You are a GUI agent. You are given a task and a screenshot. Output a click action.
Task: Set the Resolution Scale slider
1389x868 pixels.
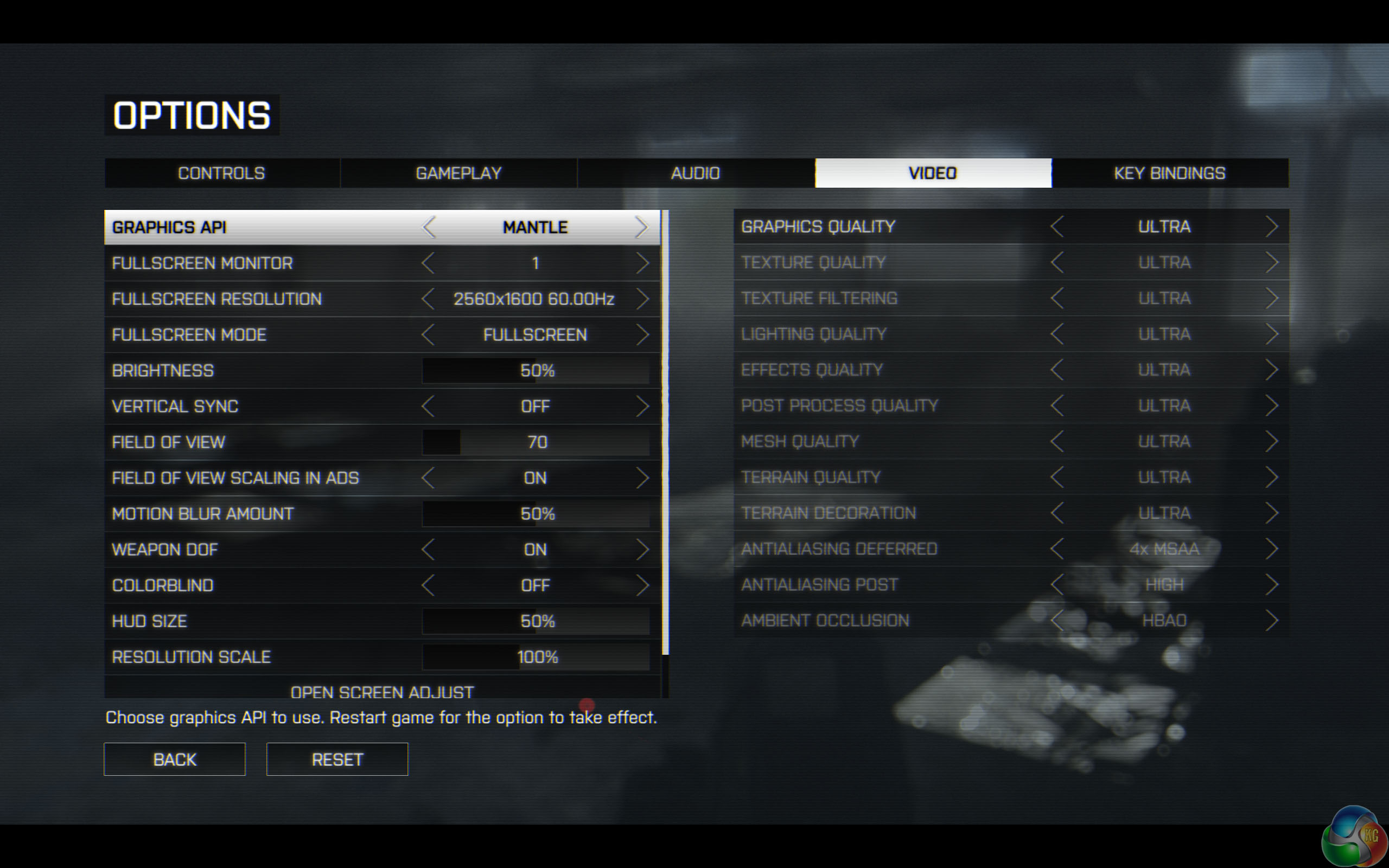tap(536, 657)
